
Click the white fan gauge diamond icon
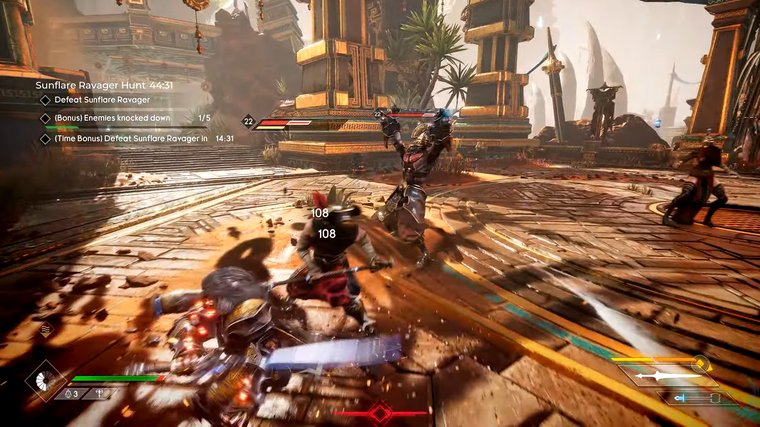click(x=45, y=380)
